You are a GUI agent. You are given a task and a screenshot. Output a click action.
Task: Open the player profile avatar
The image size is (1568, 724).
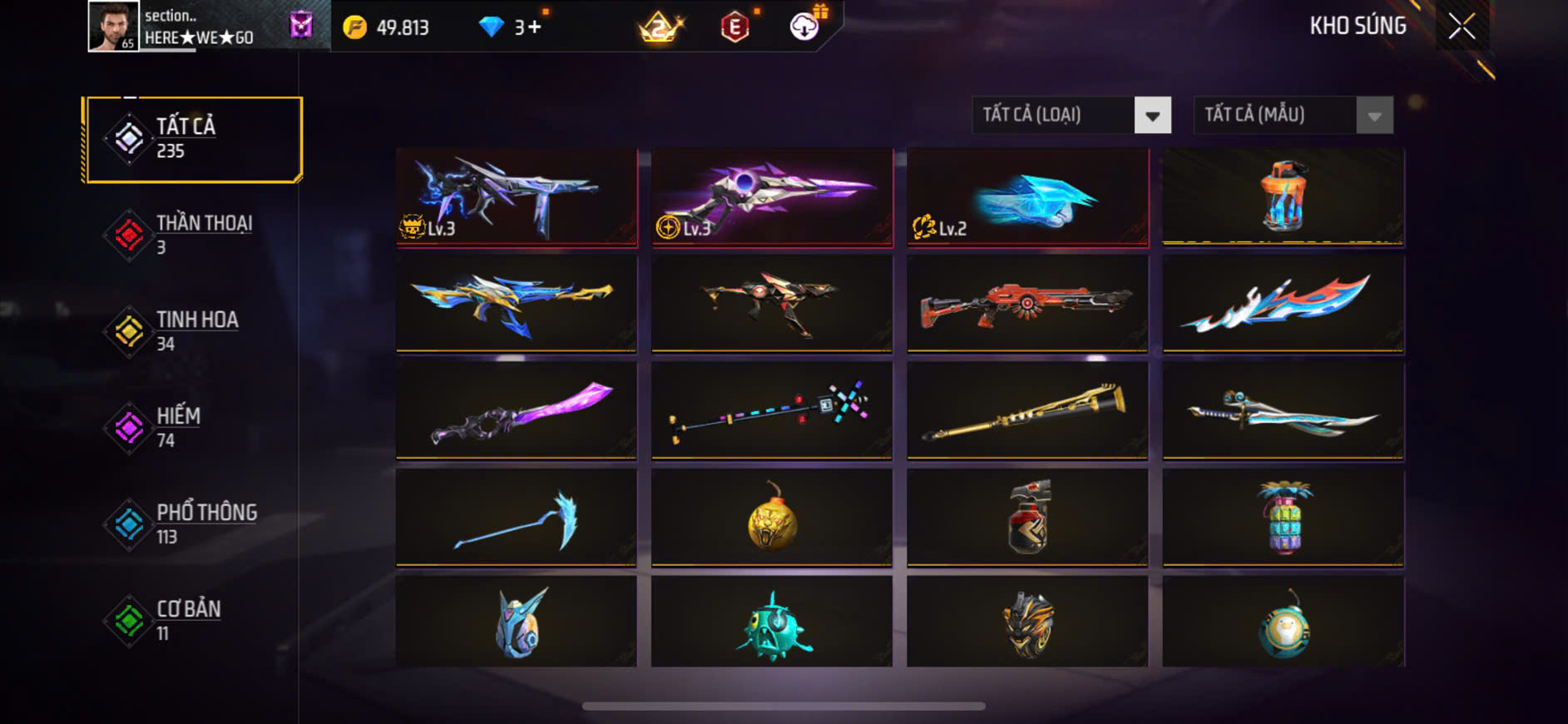[x=113, y=27]
